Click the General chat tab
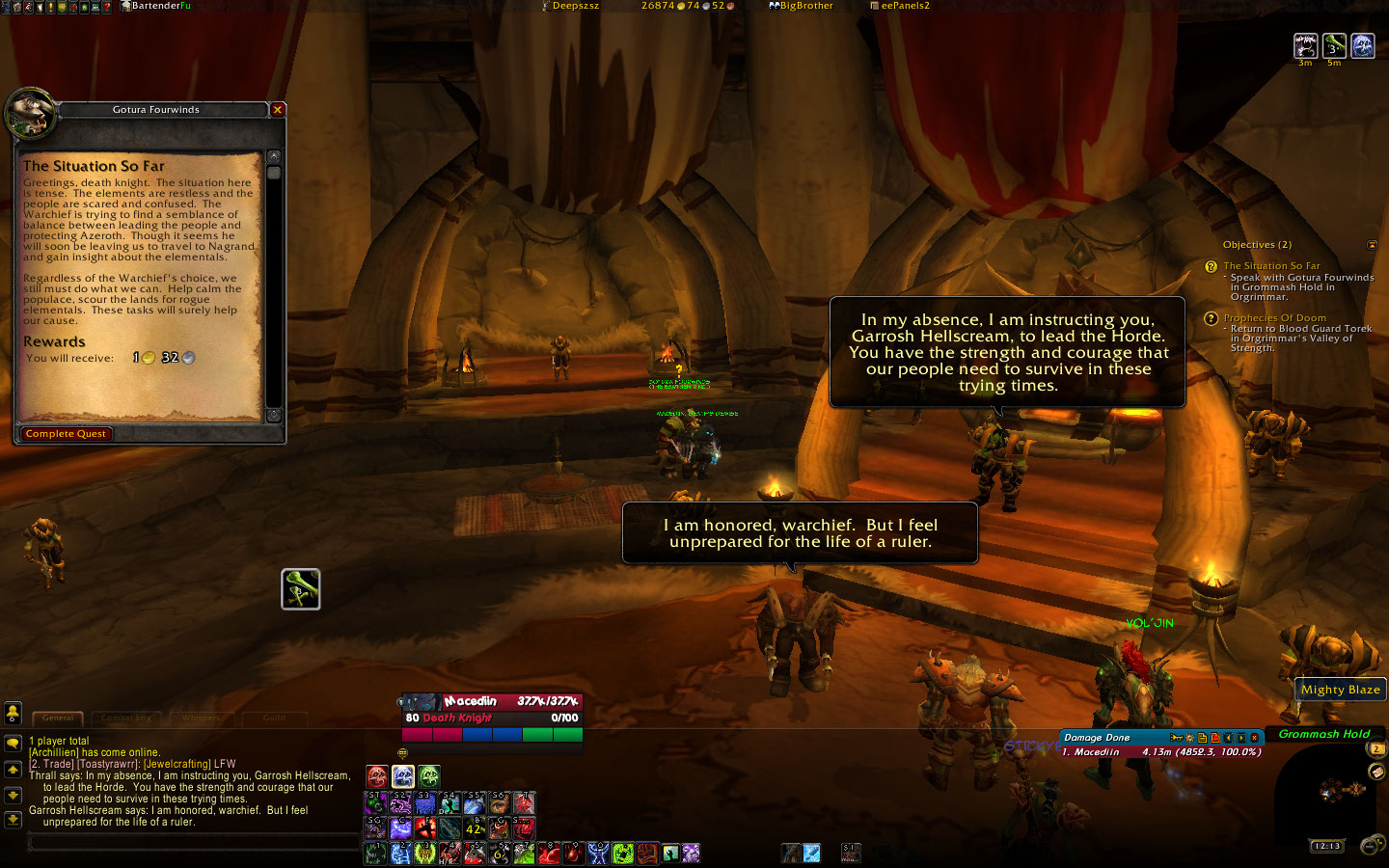The width and height of the screenshot is (1389, 868). tap(58, 718)
